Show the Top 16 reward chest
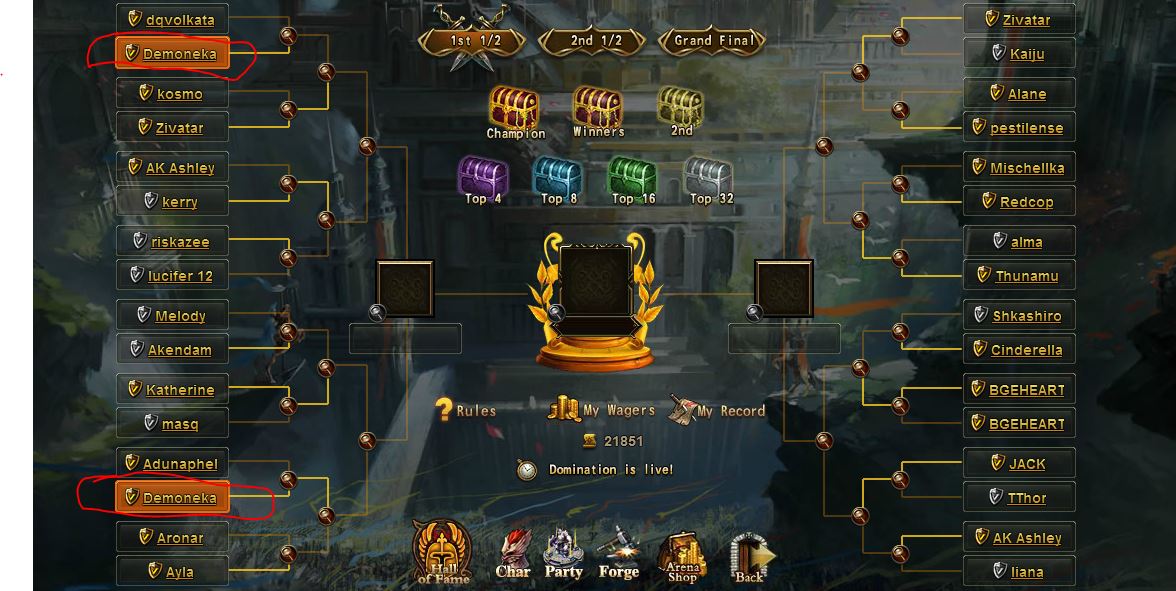This screenshot has width=1176, height=591. tap(633, 177)
